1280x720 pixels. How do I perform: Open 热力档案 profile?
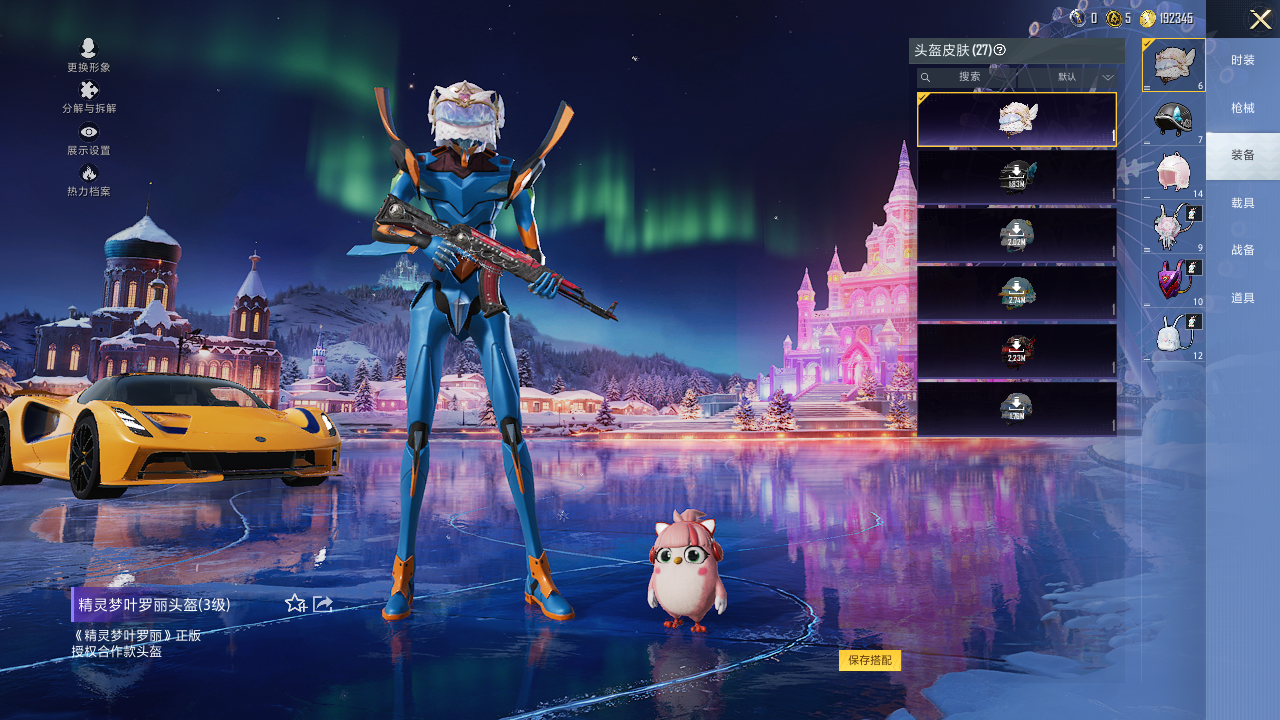tap(89, 180)
